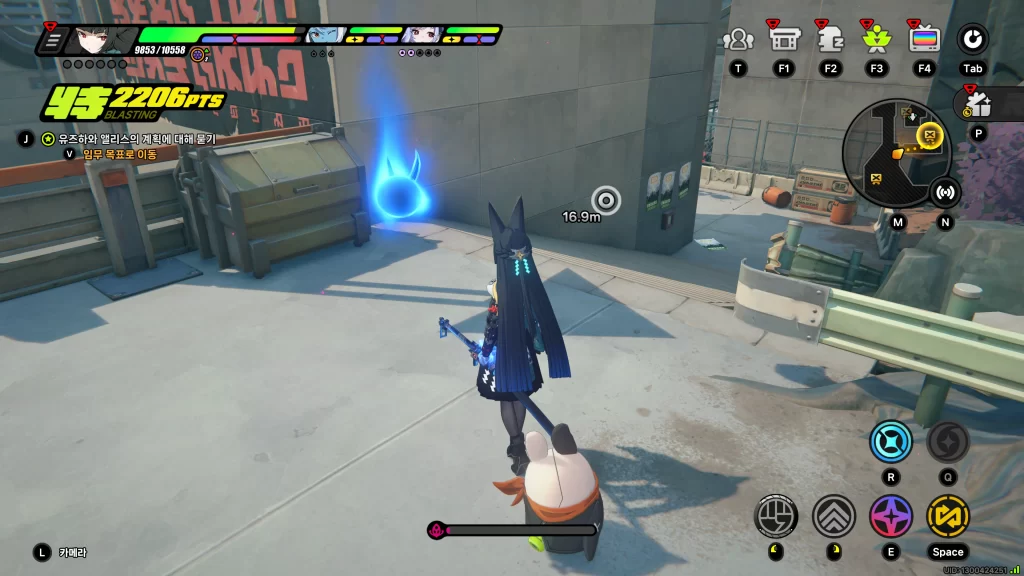Use the greyed-out ultimate swirl ability
Screen dimensions: 1024x576
(946, 441)
